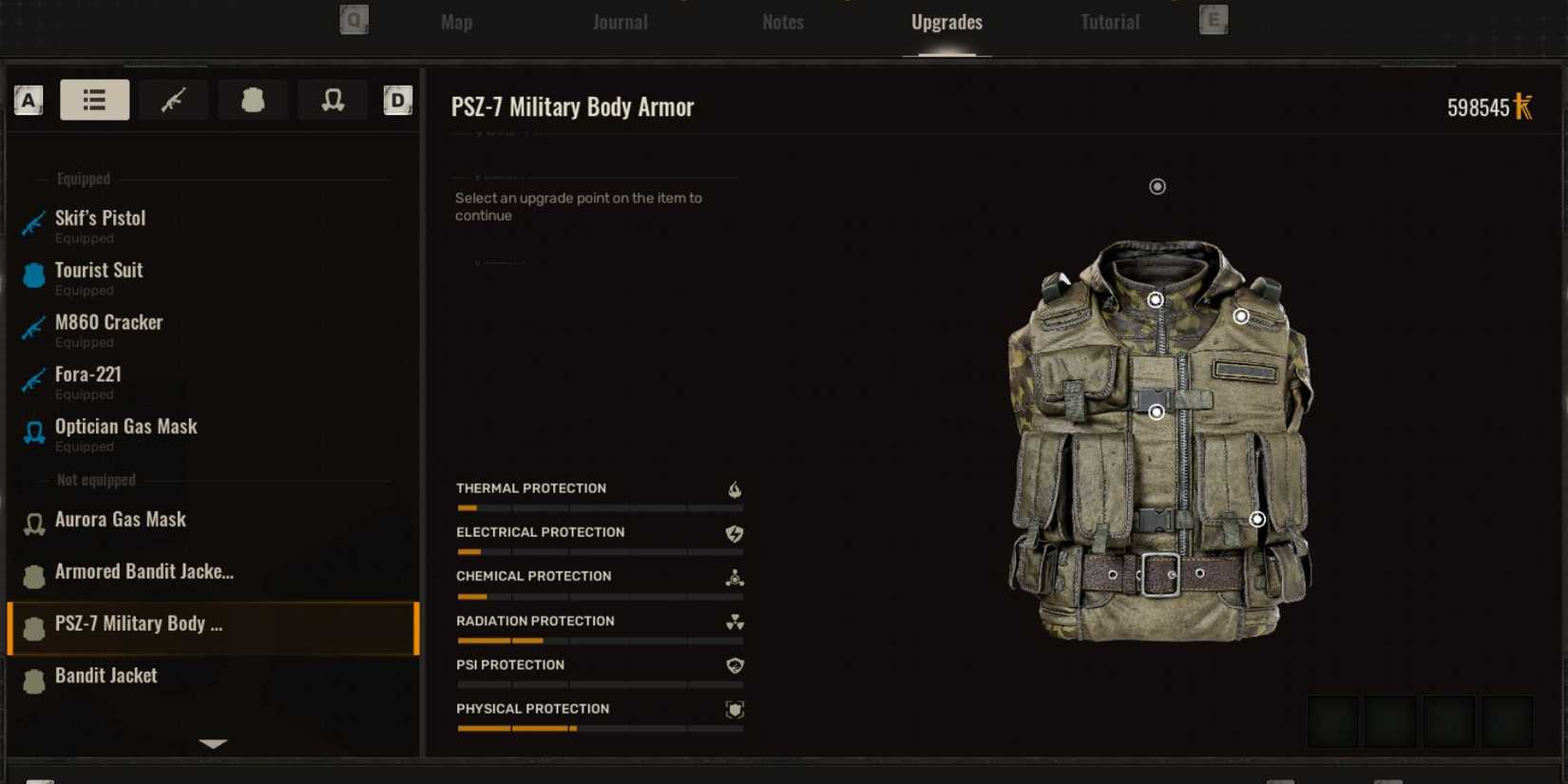Image resolution: width=1568 pixels, height=784 pixels.
Task: Click the all-items list icon
Action: [94, 100]
